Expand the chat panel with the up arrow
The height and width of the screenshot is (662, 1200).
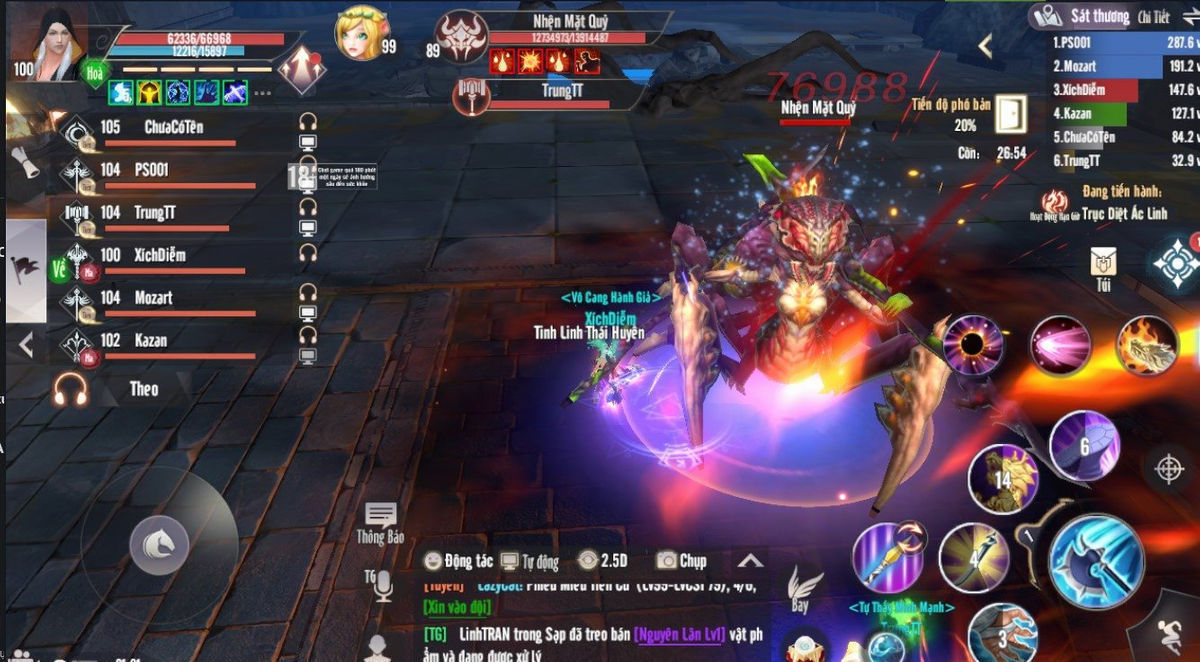[750, 561]
